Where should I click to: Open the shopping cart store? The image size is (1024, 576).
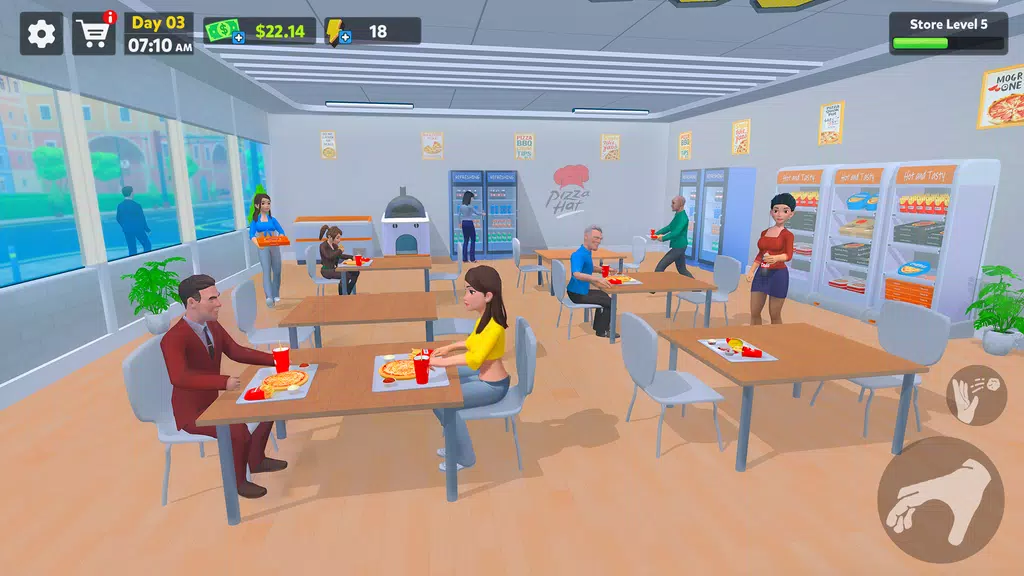click(94, 34)
